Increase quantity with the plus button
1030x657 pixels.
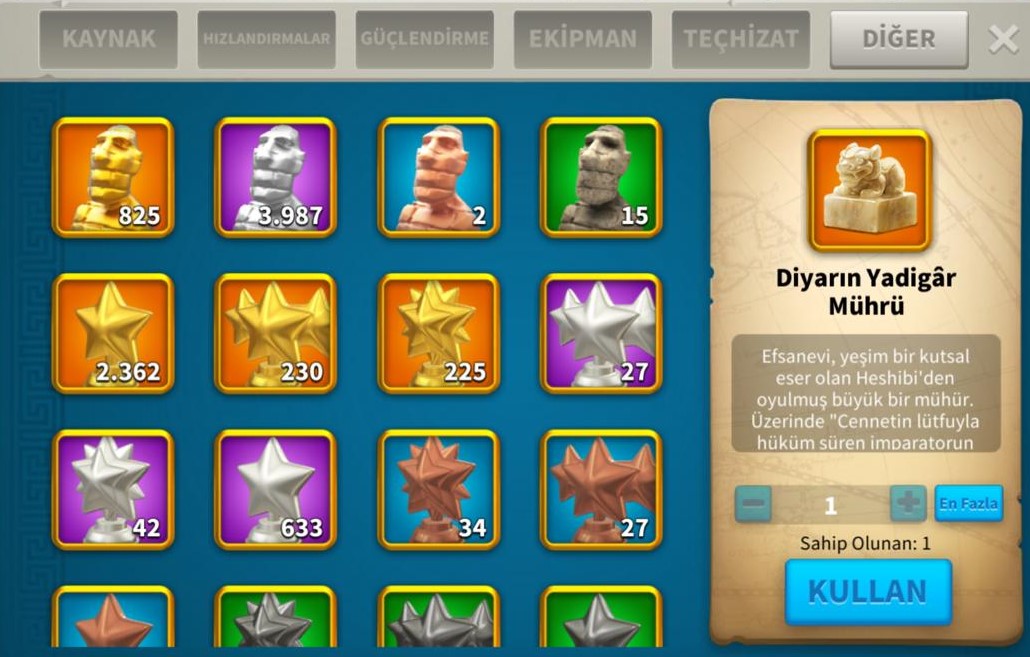907,503
